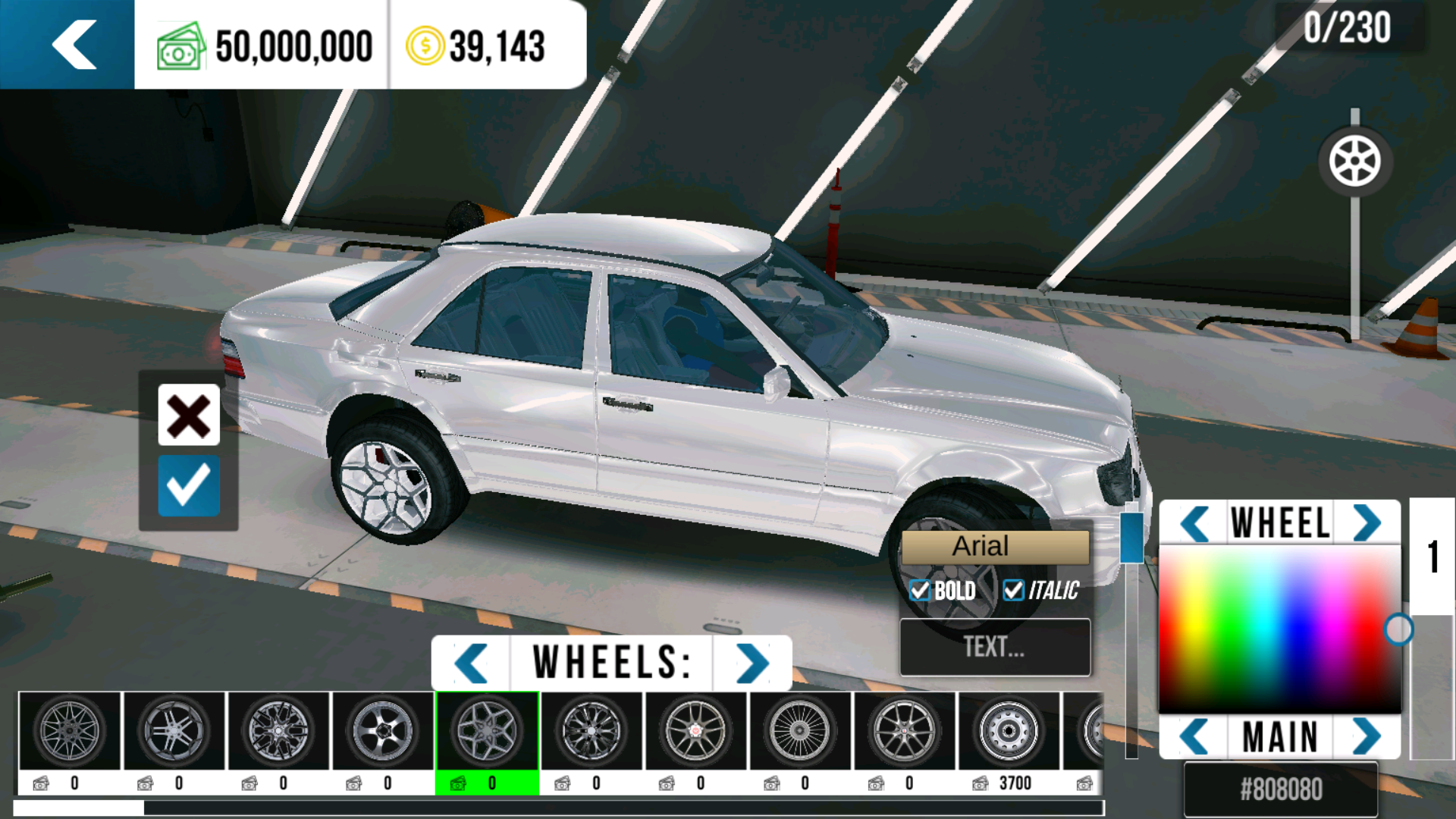Switch MAIN selector to the previous option
1456x819 pixels.
1194,736
